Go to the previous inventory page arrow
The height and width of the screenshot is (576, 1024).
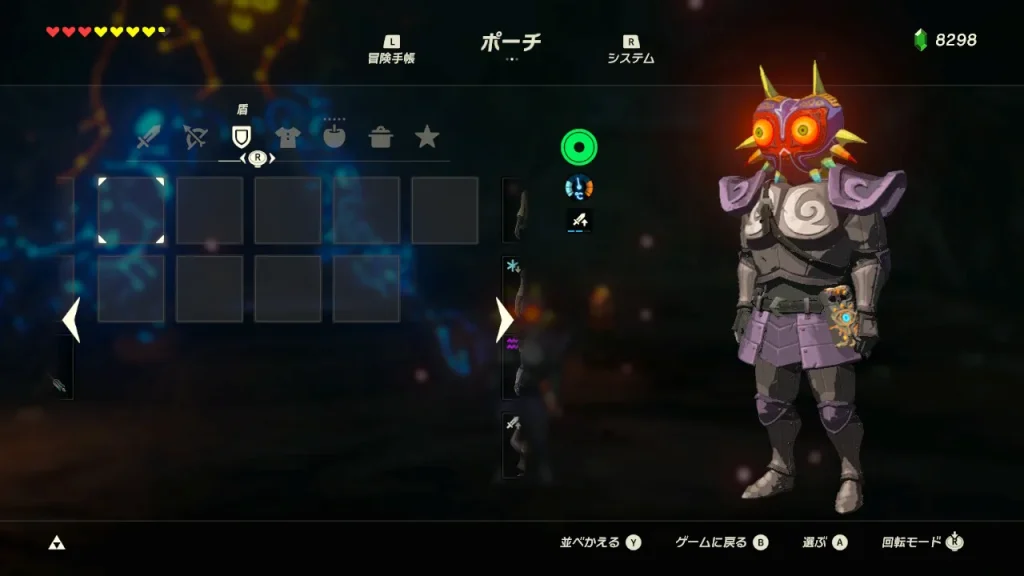point(70,320)
